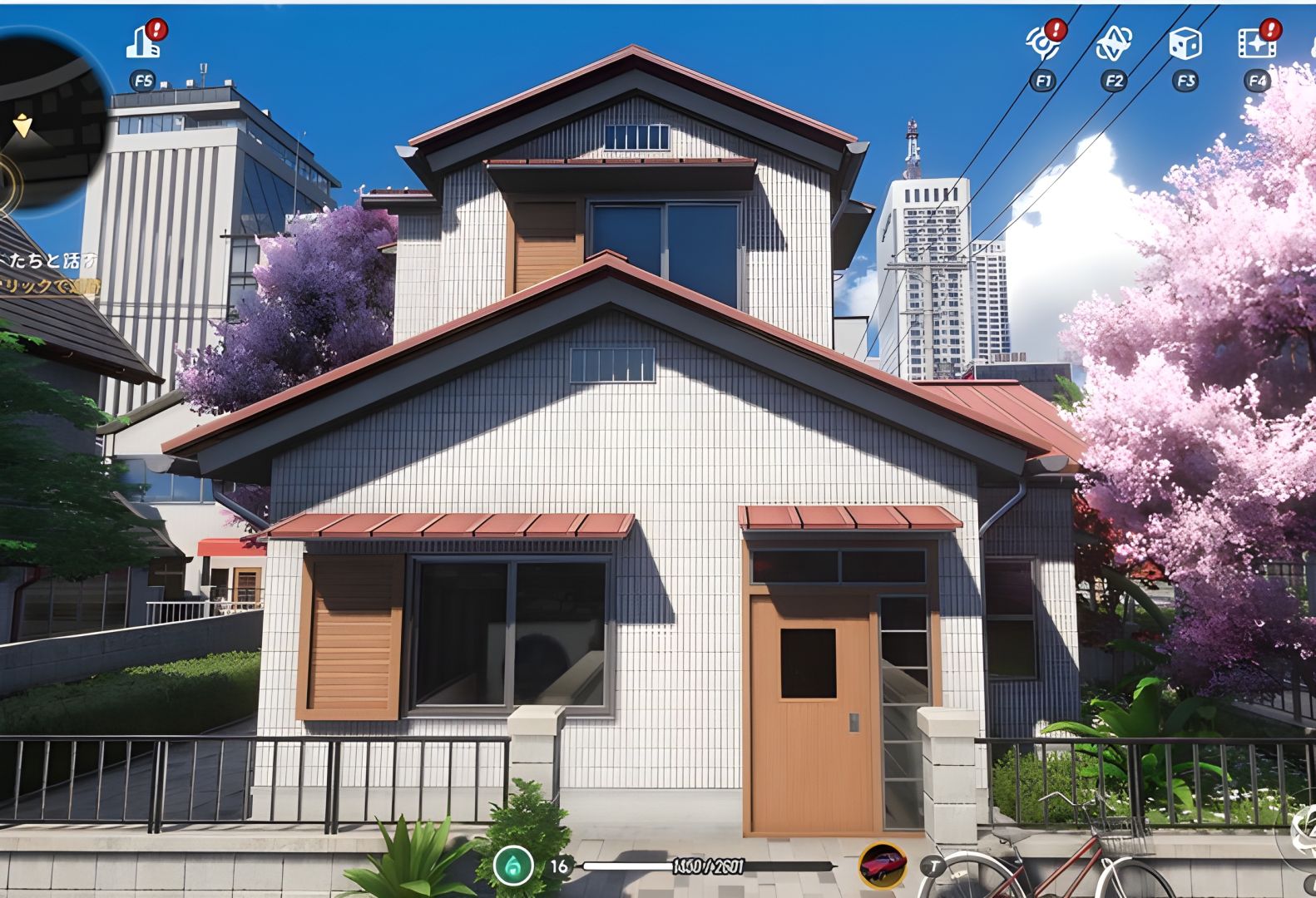Click the green flame element icon
The width and height of the screenshot is (1316, 898).
point(513,866)
